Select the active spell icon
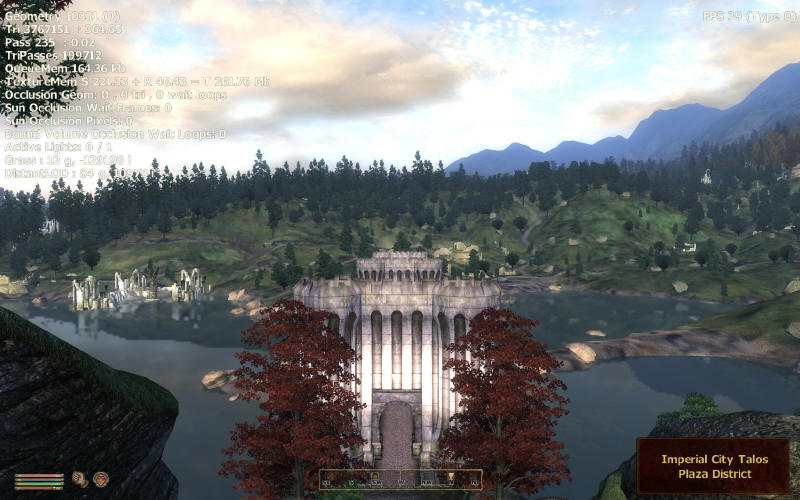 pos(100,479)
